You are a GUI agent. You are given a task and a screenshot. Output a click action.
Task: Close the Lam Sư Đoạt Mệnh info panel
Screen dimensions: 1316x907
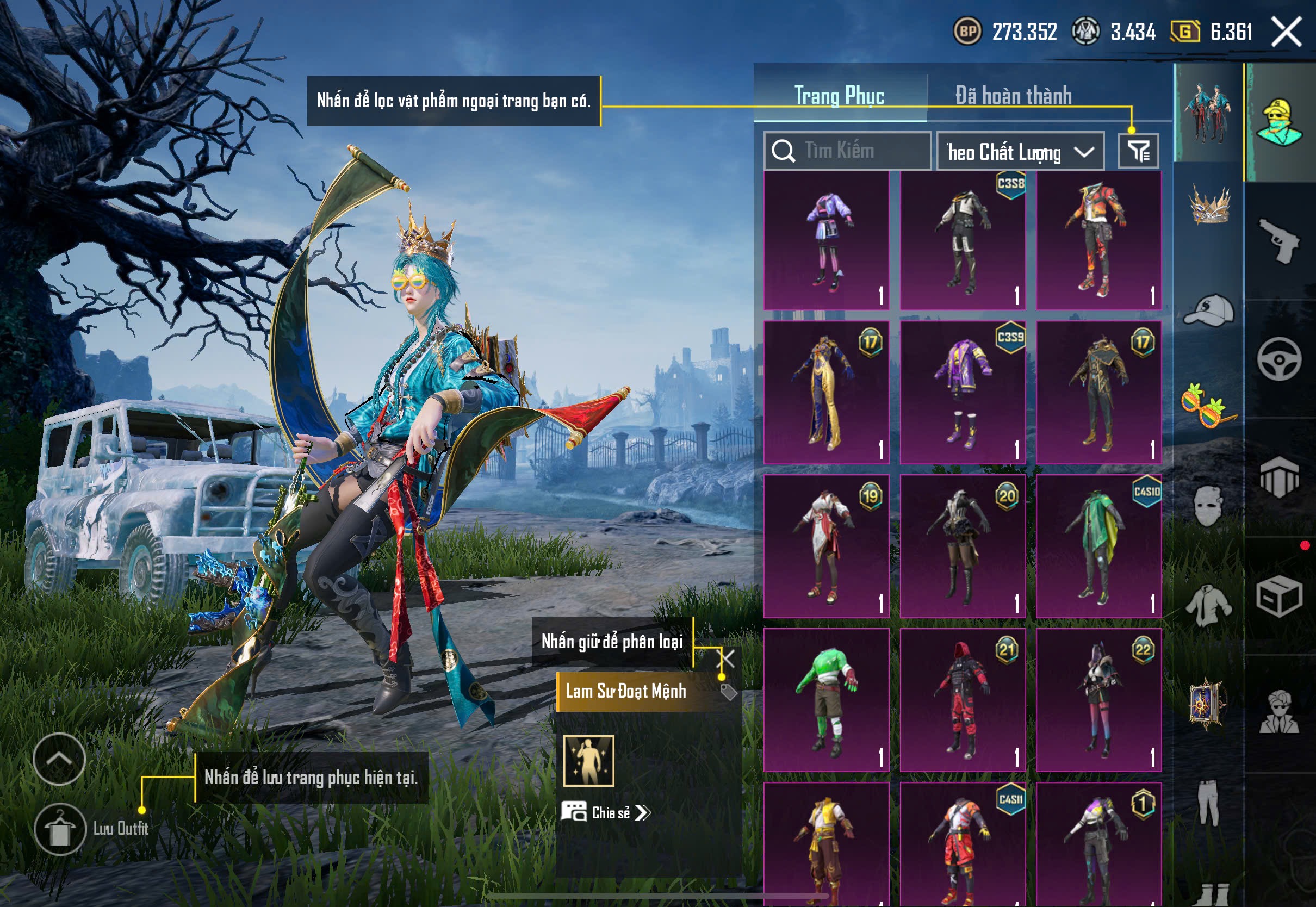coord(727,658)
